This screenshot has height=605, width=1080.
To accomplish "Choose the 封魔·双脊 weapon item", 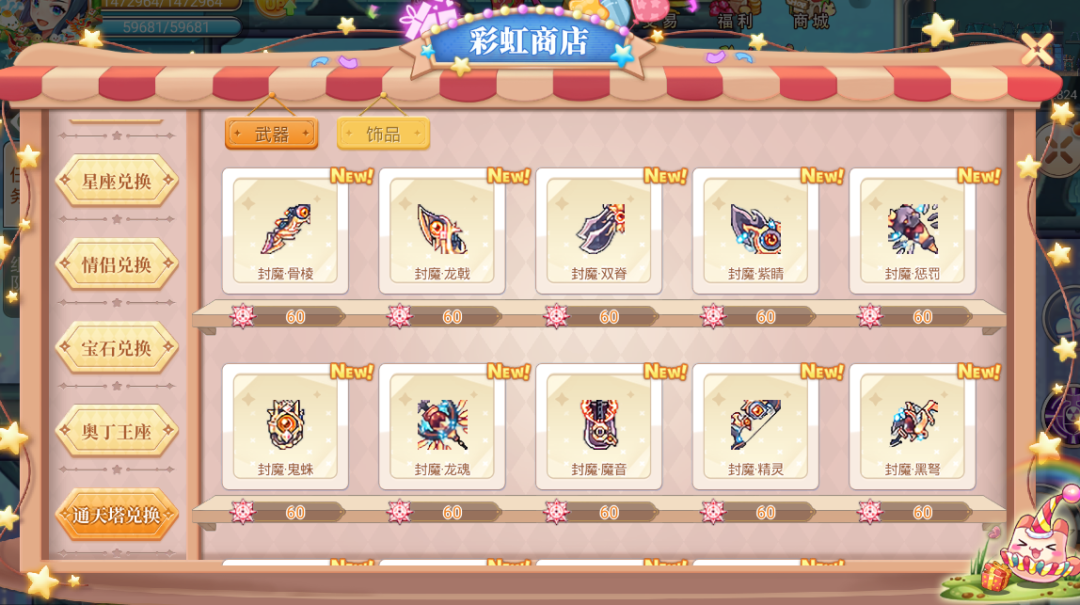I will pos(599,231).
